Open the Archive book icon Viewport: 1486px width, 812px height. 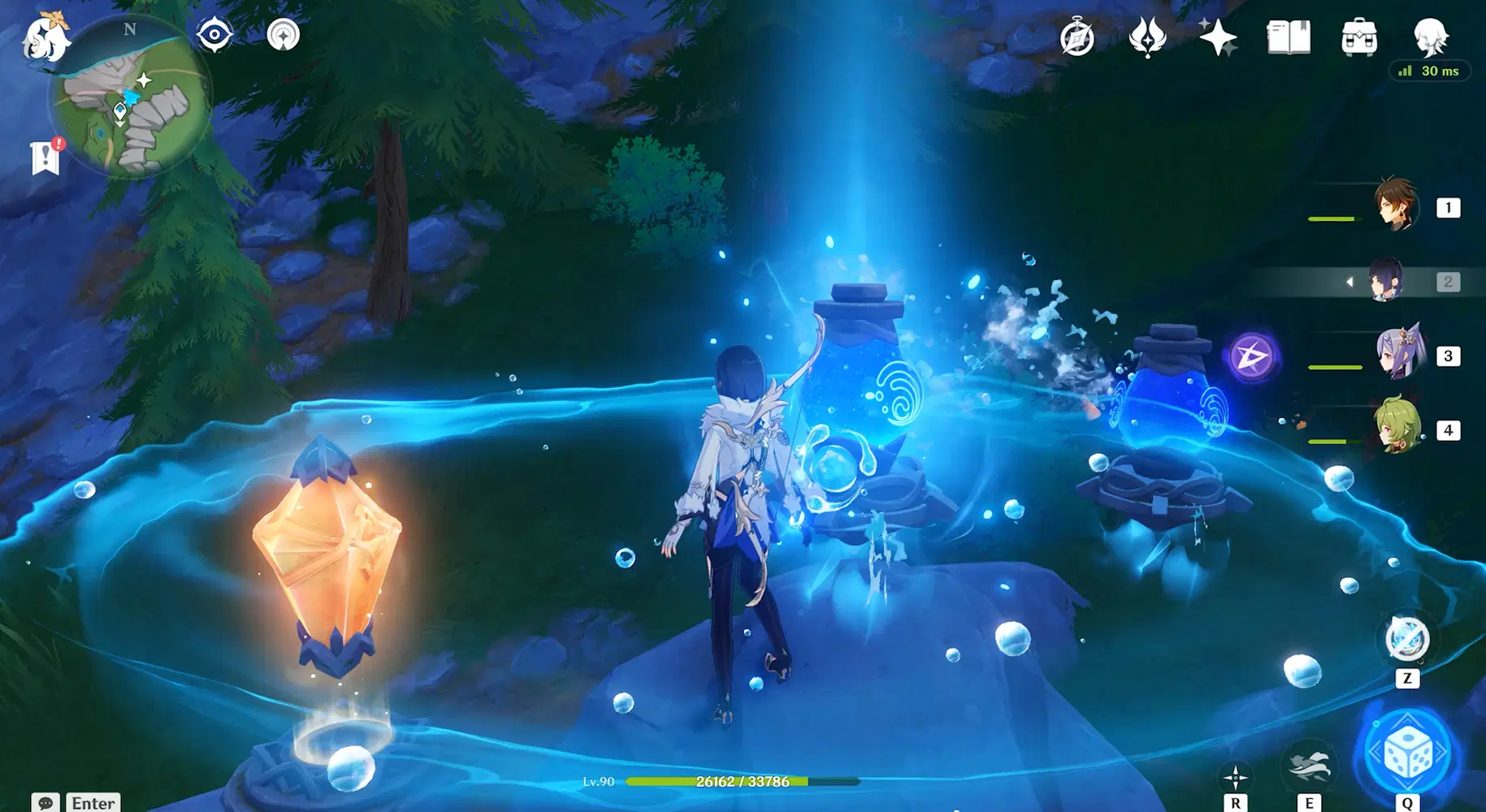pos(1287,36)
